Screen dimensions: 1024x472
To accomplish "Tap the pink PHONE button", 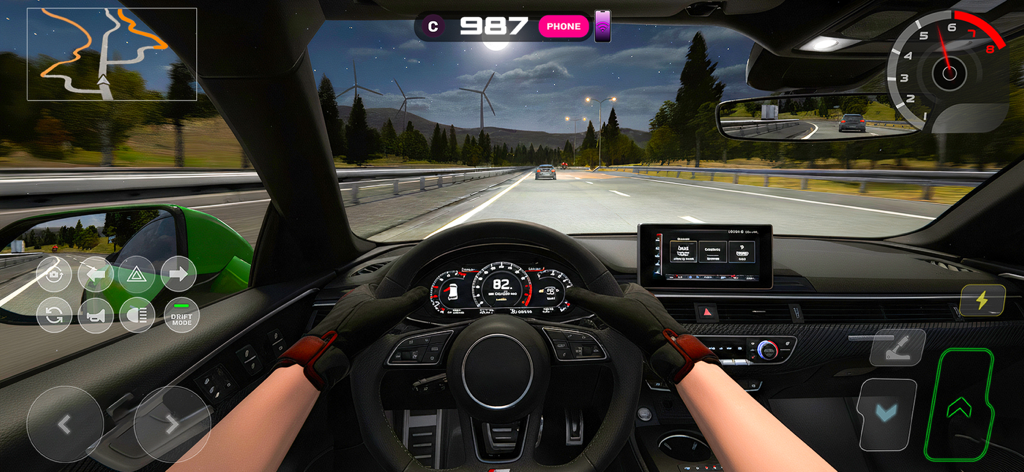I will [564, 27].
